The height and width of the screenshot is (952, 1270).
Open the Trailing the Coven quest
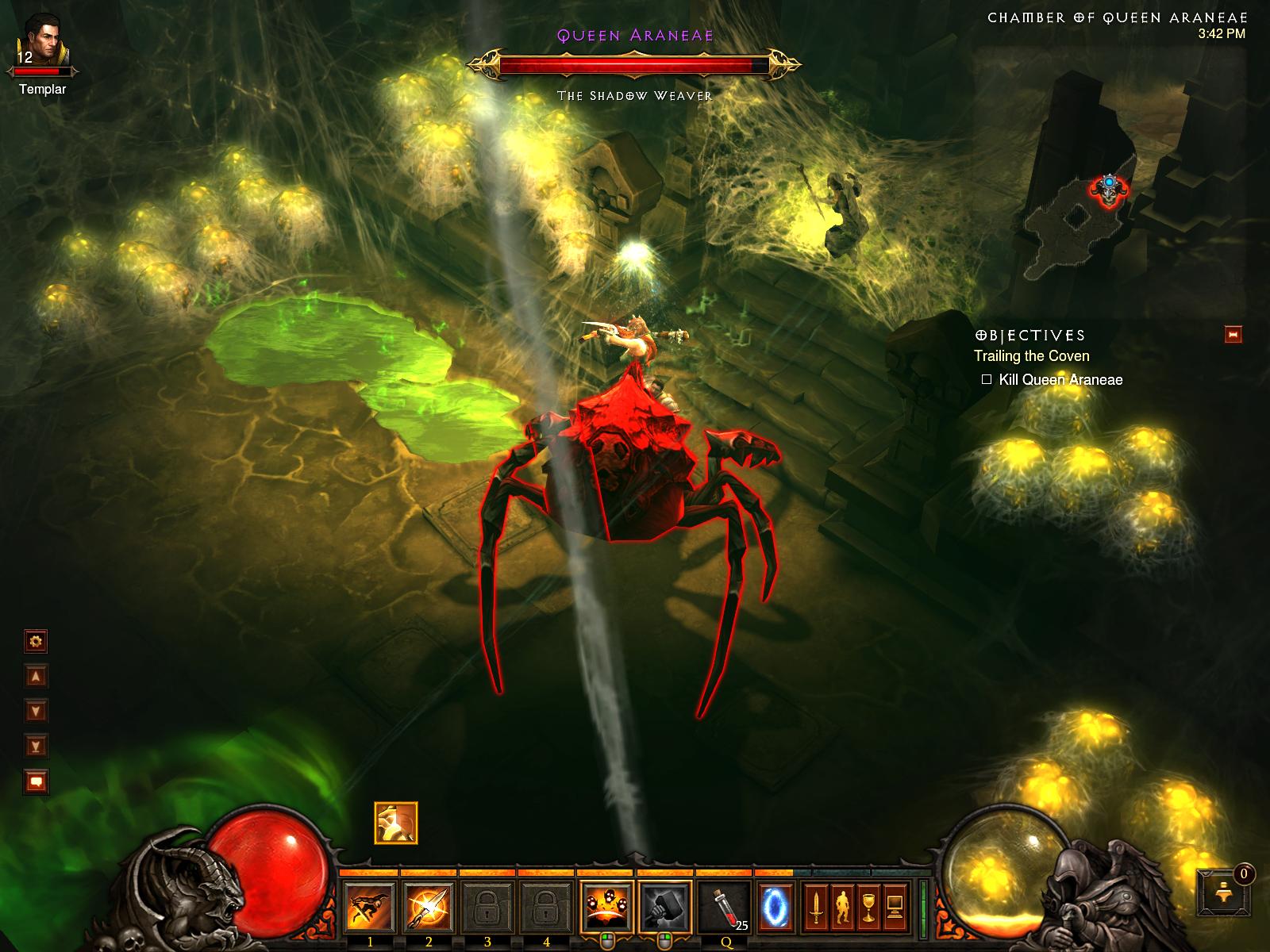coord(1031,356)
